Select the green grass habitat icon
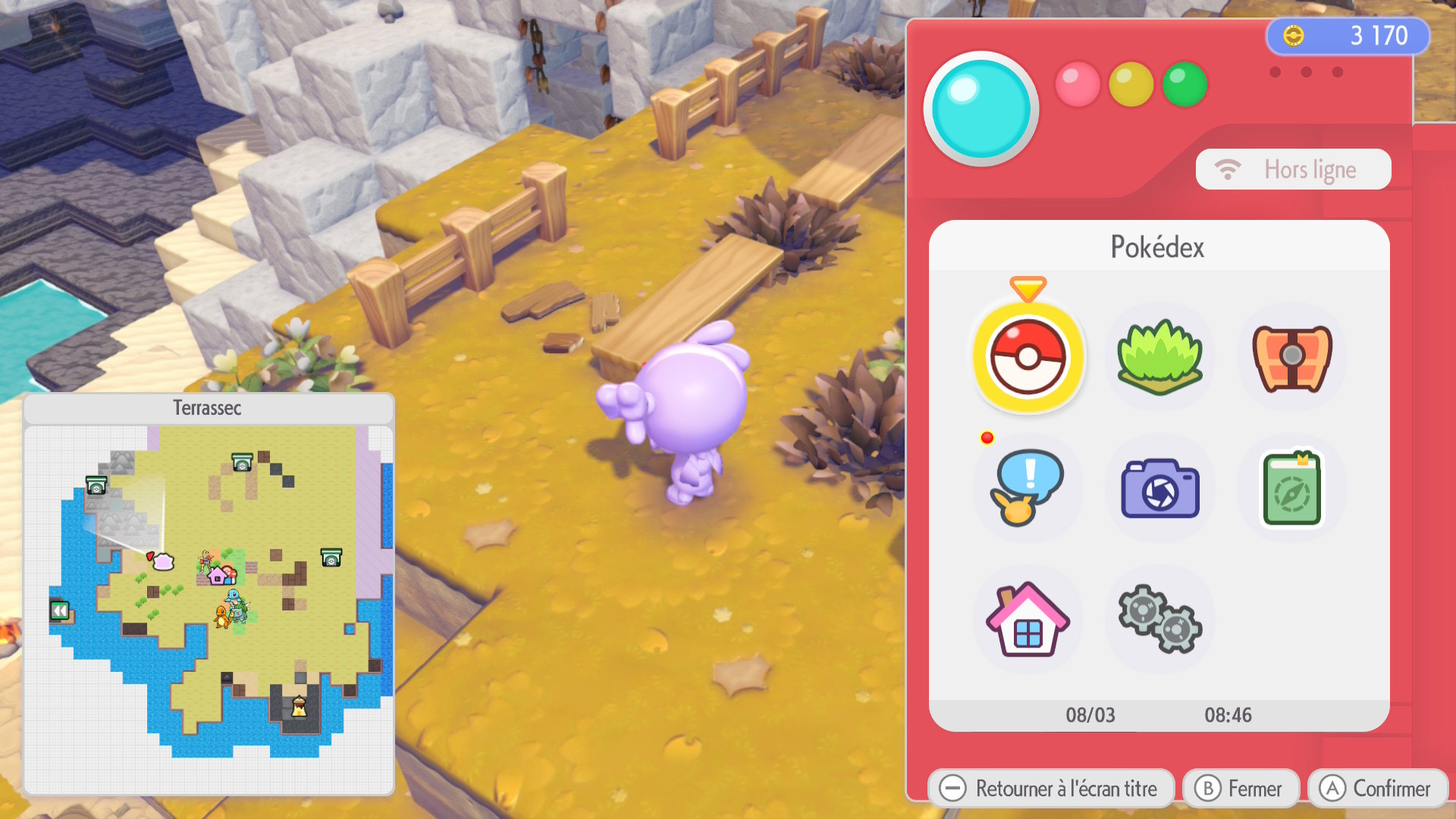 pyautogui.click(x=1159, y=357)
